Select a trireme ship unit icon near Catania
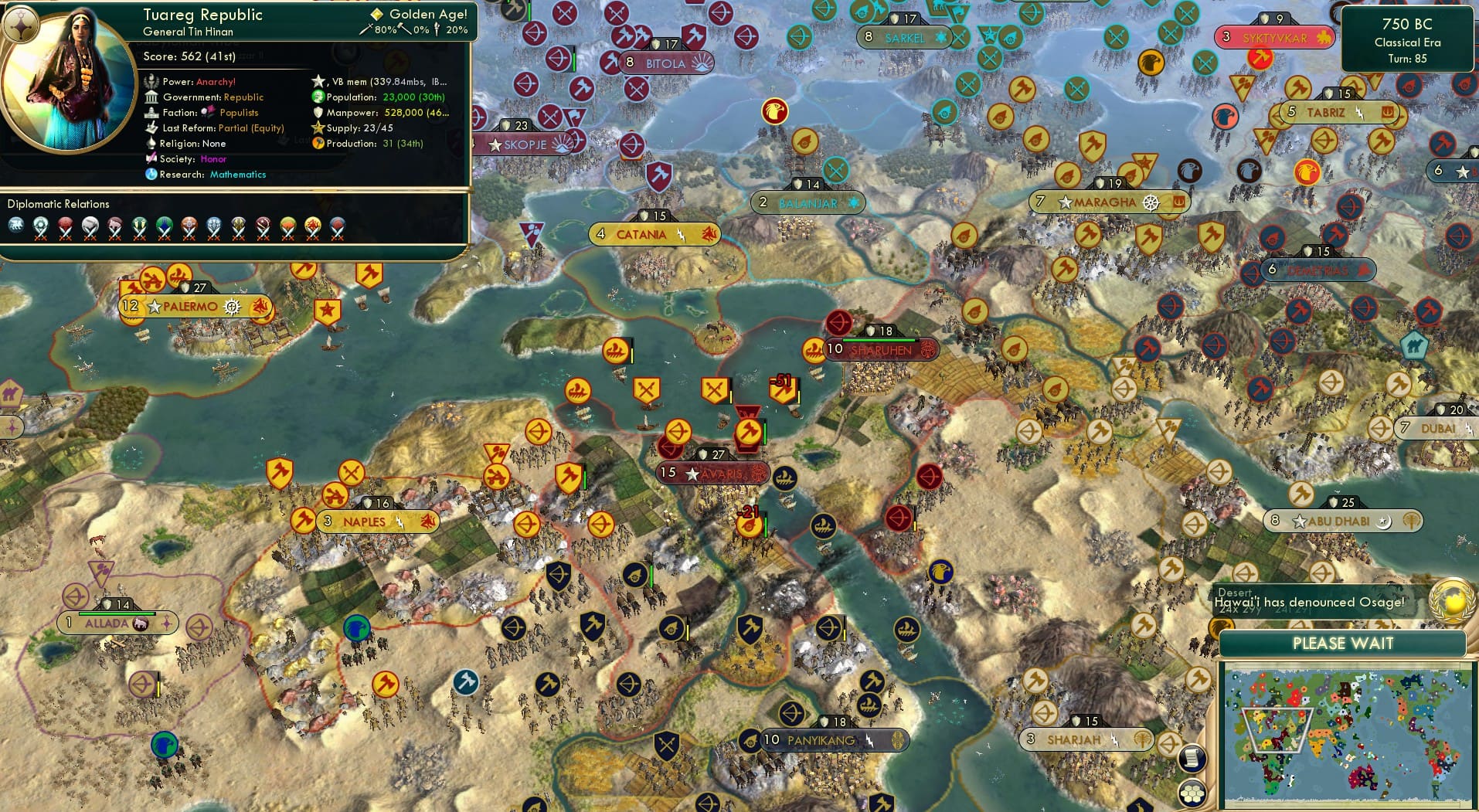Screen dimensions: 1479x812 [x=616, y=350]
